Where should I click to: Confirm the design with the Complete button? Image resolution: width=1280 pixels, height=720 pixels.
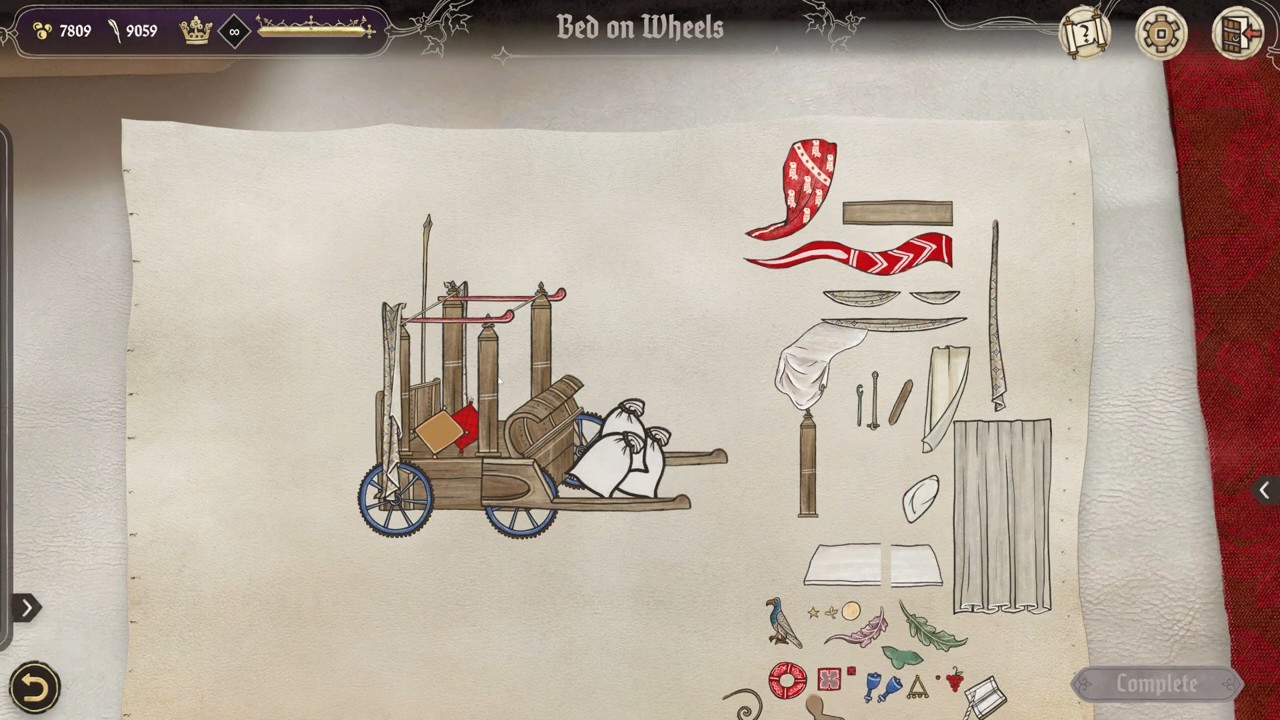click(1156, 684)
